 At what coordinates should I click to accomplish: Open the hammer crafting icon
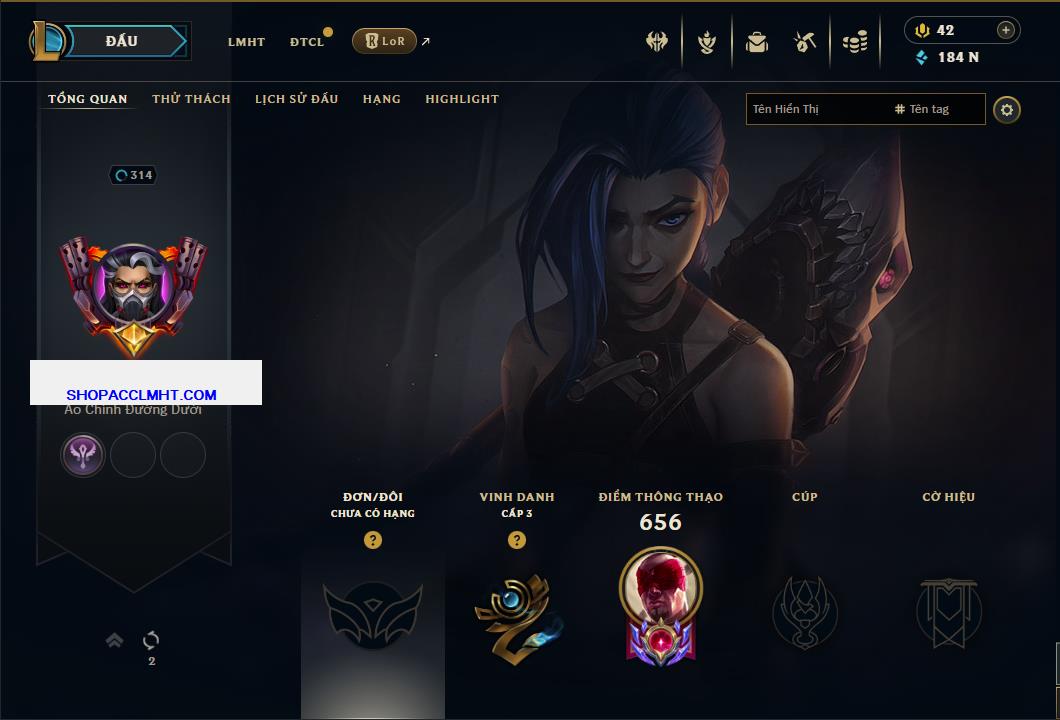click(x=805, y=42)
